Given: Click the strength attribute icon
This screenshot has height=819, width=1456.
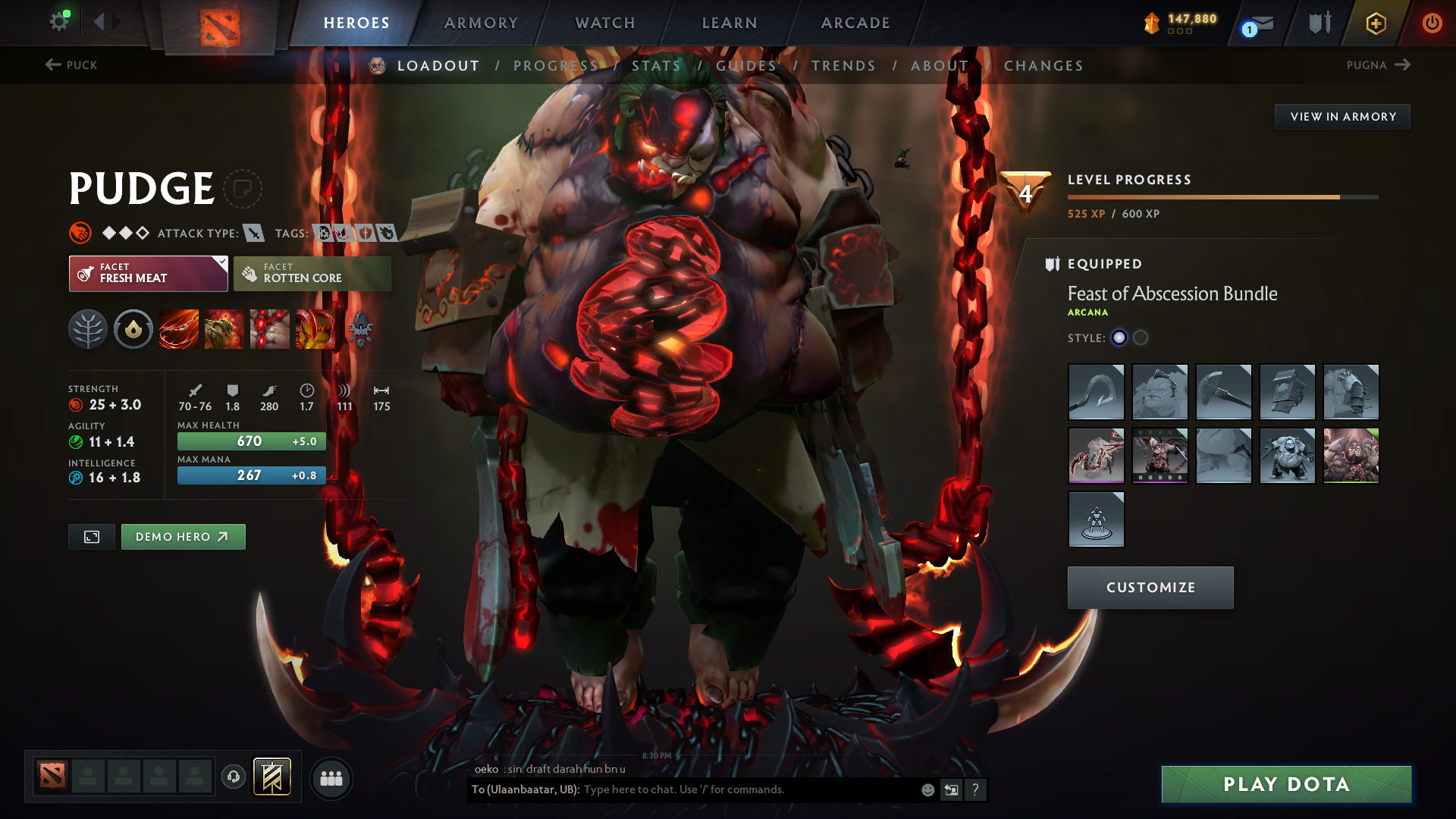Looking at the screenshot, I should pyautogui.click(x=77, y=405).
